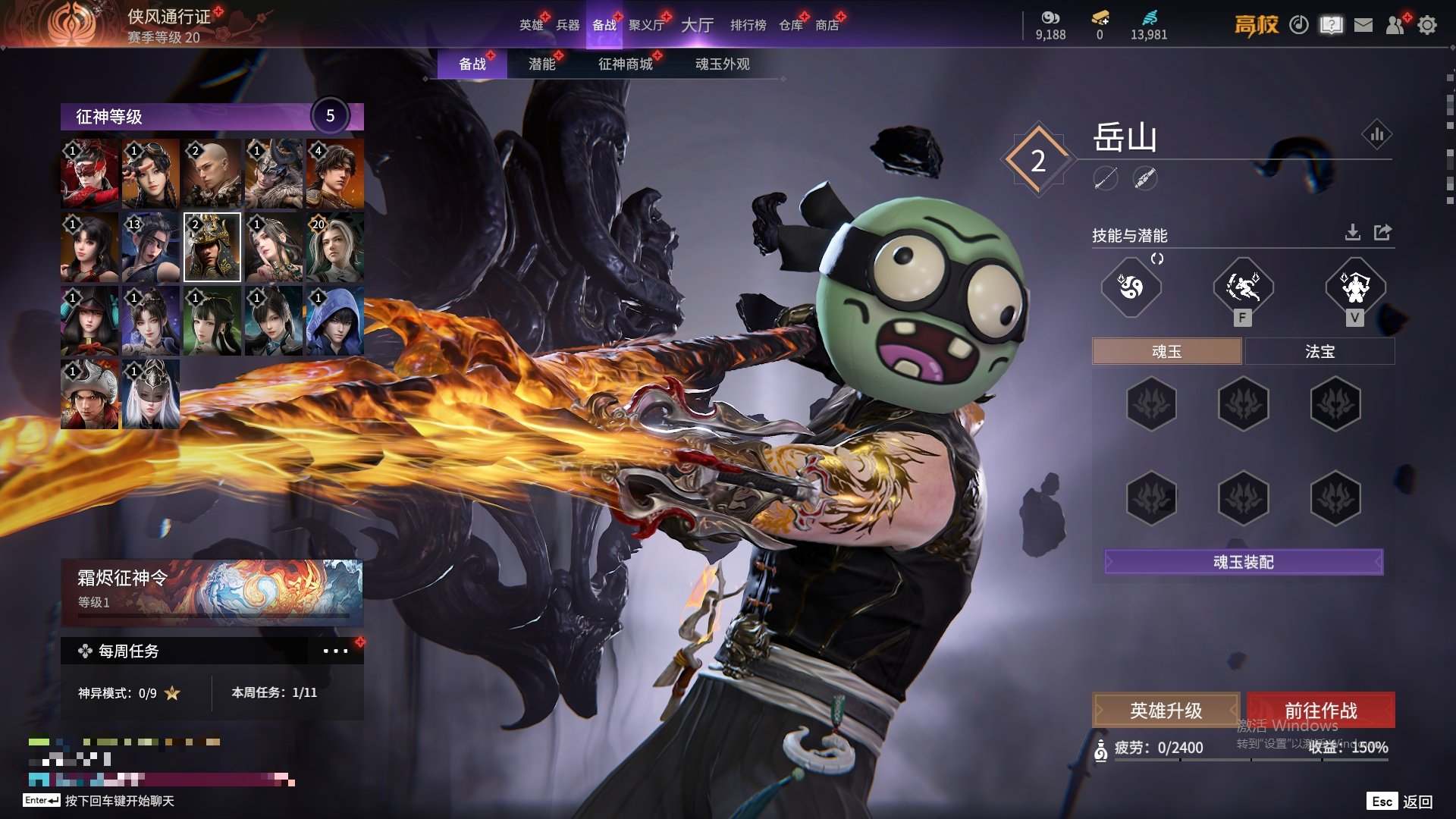Open the 兵器 weapons menu
The height and width of the screenshot is (819, 1456).
[x=567, y=25]
